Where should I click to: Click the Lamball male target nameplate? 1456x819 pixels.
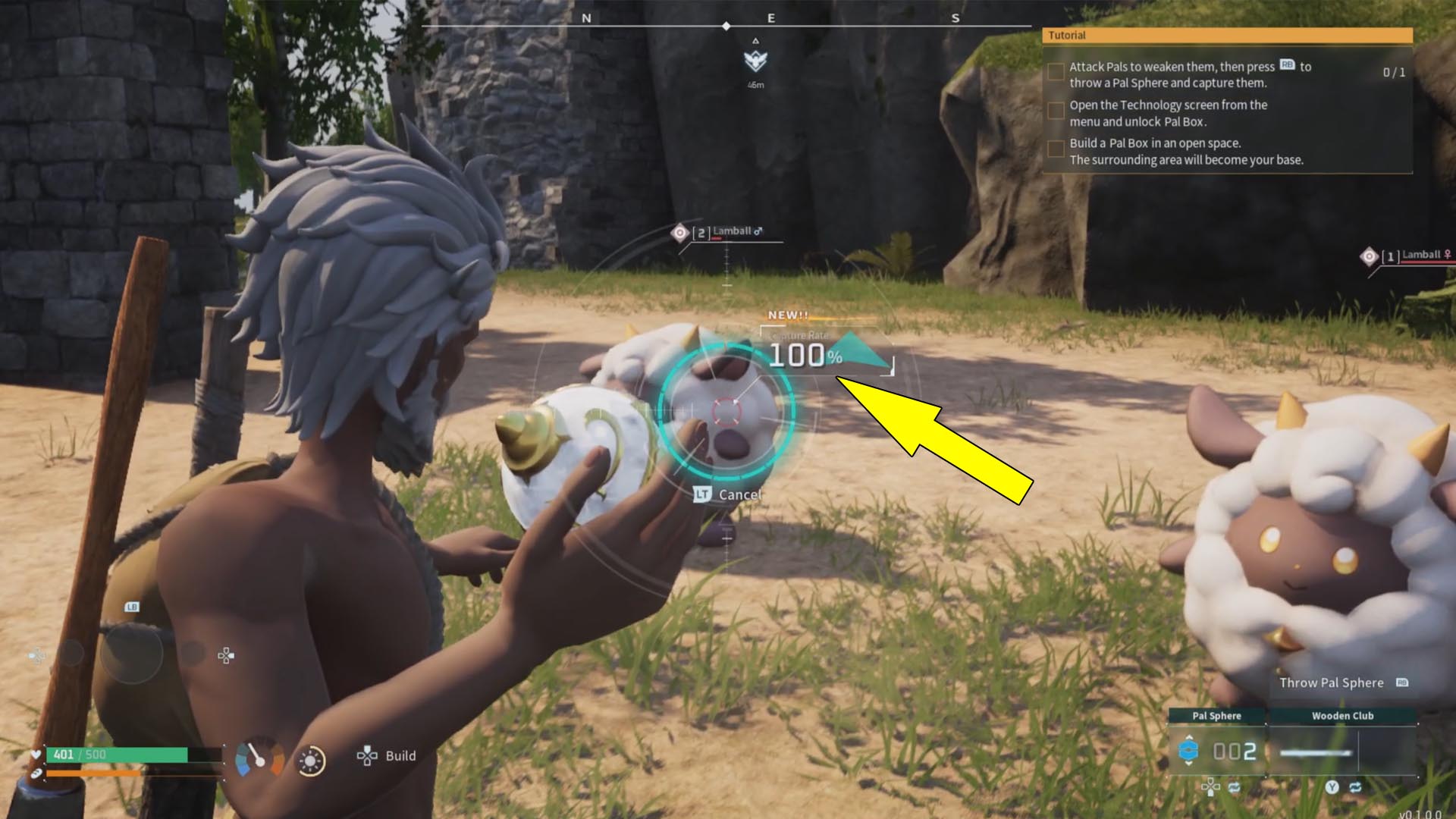pos(730,231)
